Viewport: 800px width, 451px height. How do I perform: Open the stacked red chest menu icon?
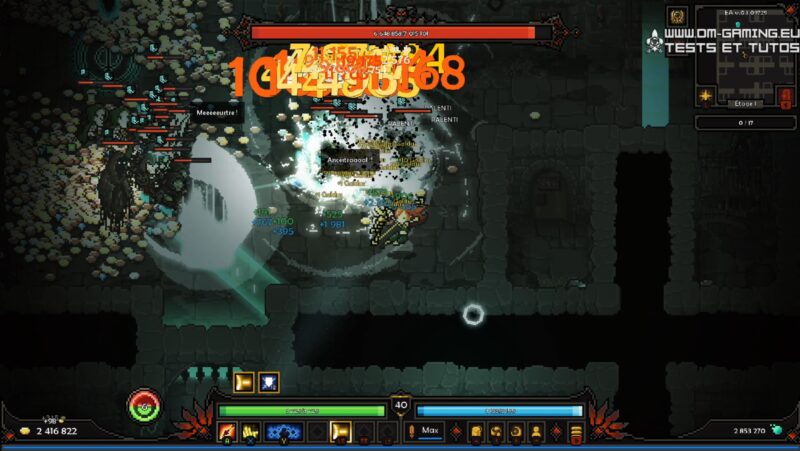coord(576,432)
